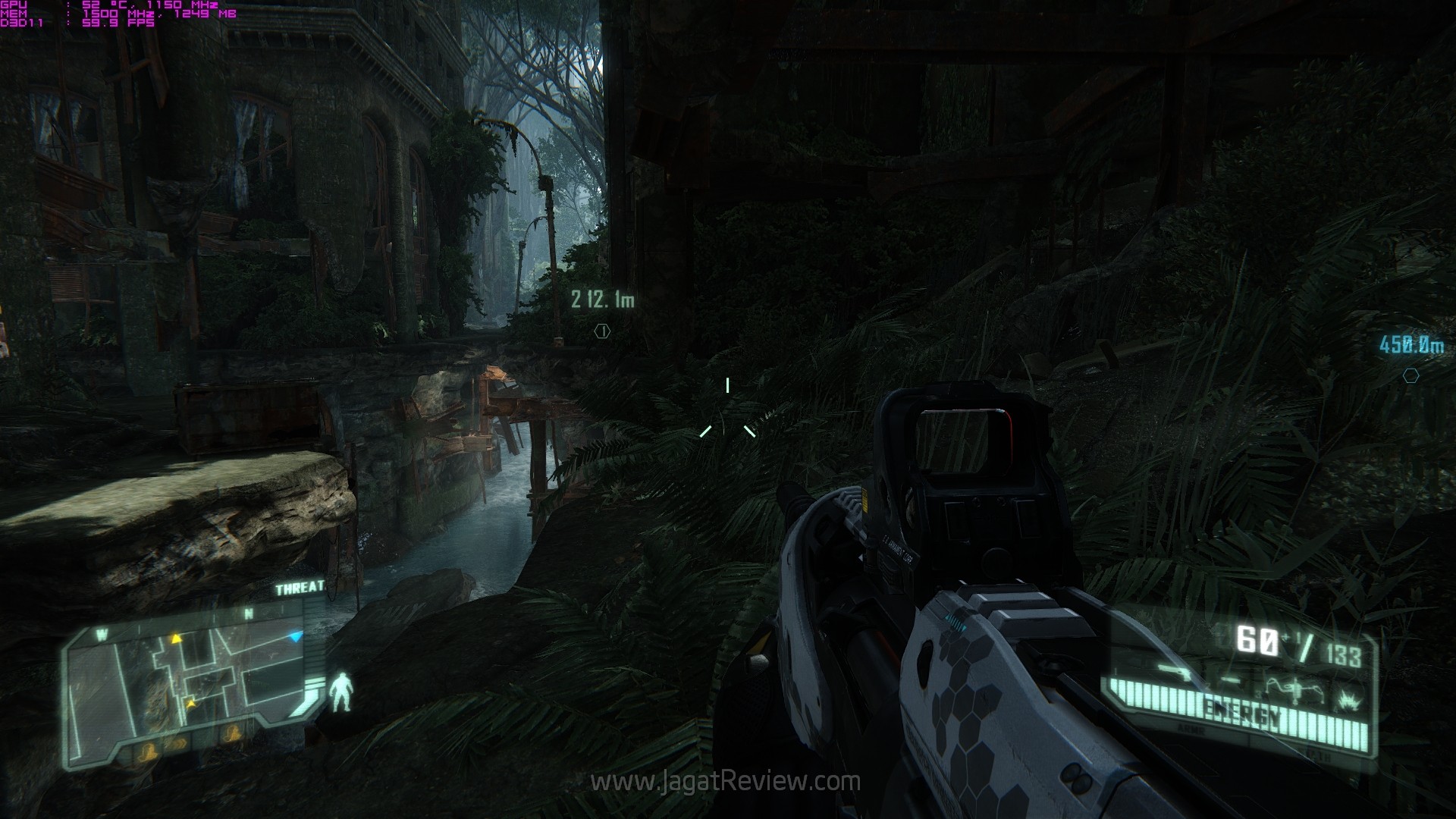Open the JagatReview website watermark link
This screenshot has height=819, width=1456.
point(725,782)
